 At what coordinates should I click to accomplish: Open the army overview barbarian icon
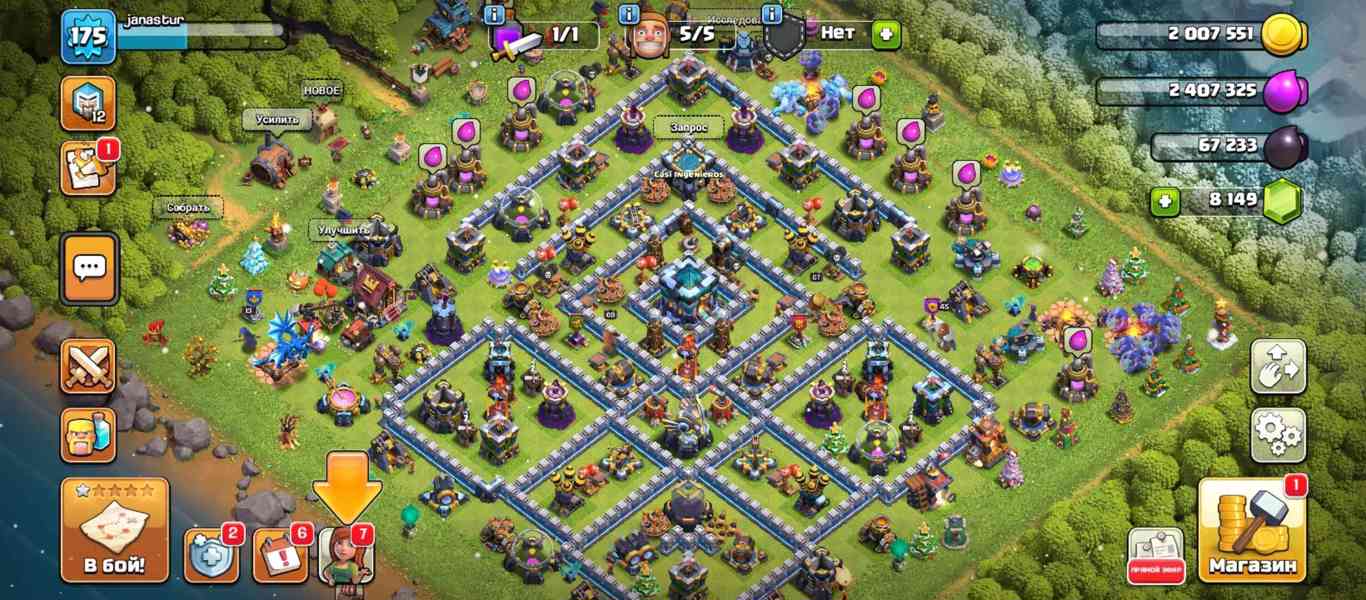click(x=88, y=435)
